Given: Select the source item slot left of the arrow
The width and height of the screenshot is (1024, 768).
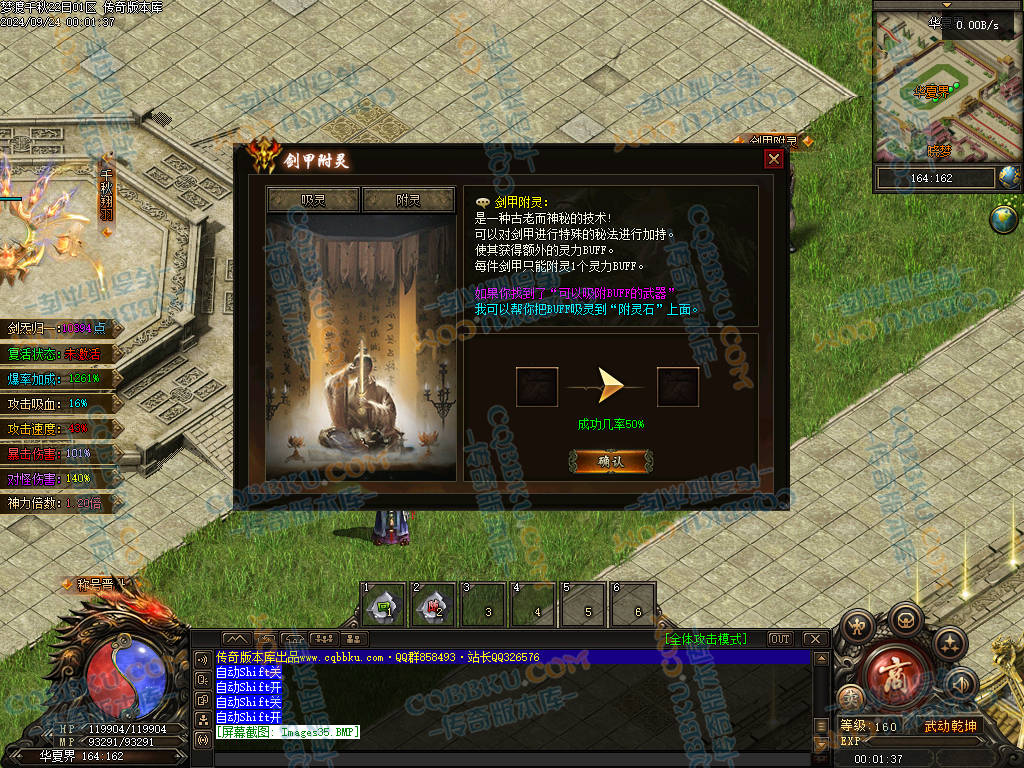Looking at the screenshot, I should point(537,387).
